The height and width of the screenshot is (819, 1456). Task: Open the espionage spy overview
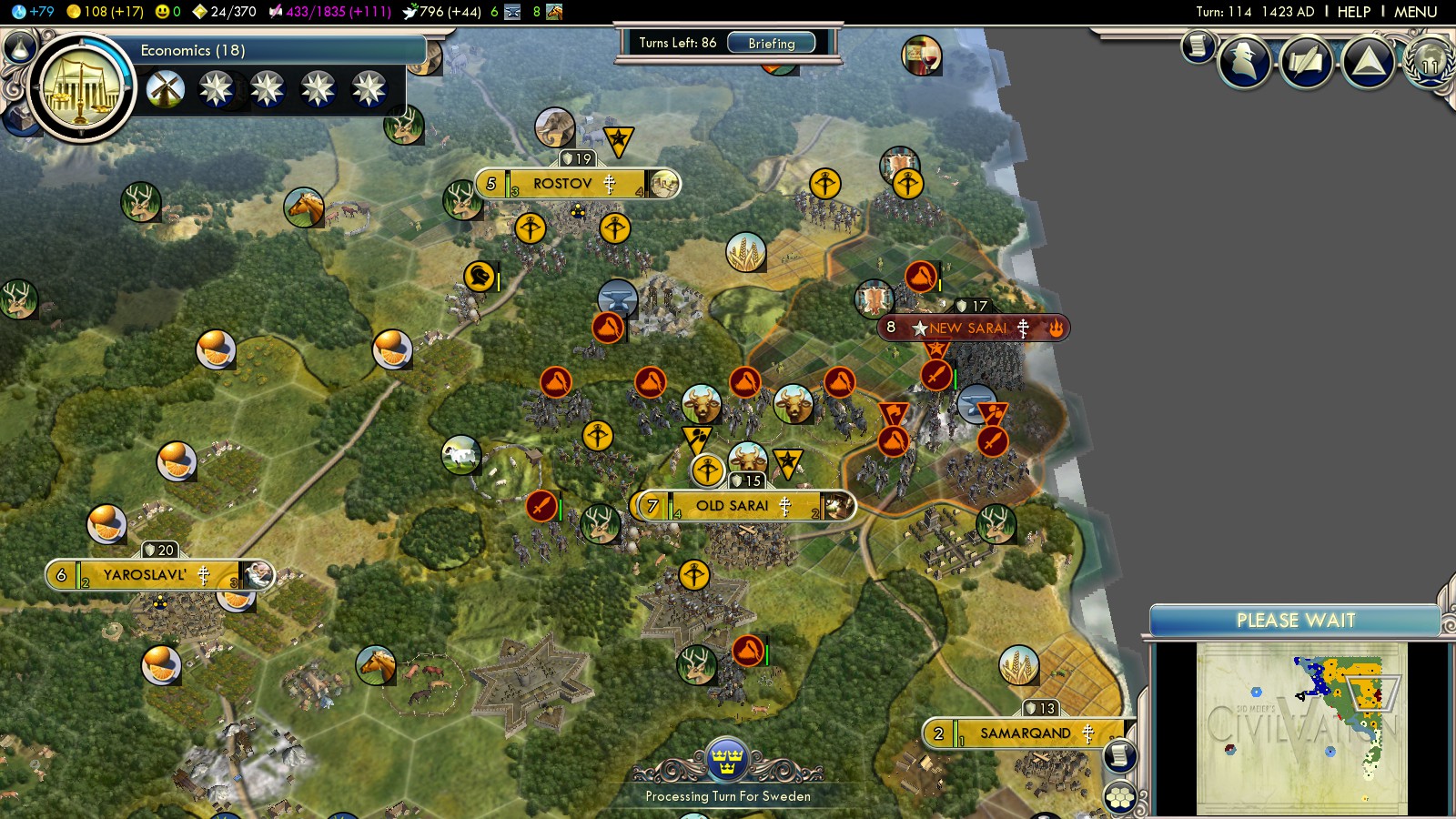[1244, 61]
